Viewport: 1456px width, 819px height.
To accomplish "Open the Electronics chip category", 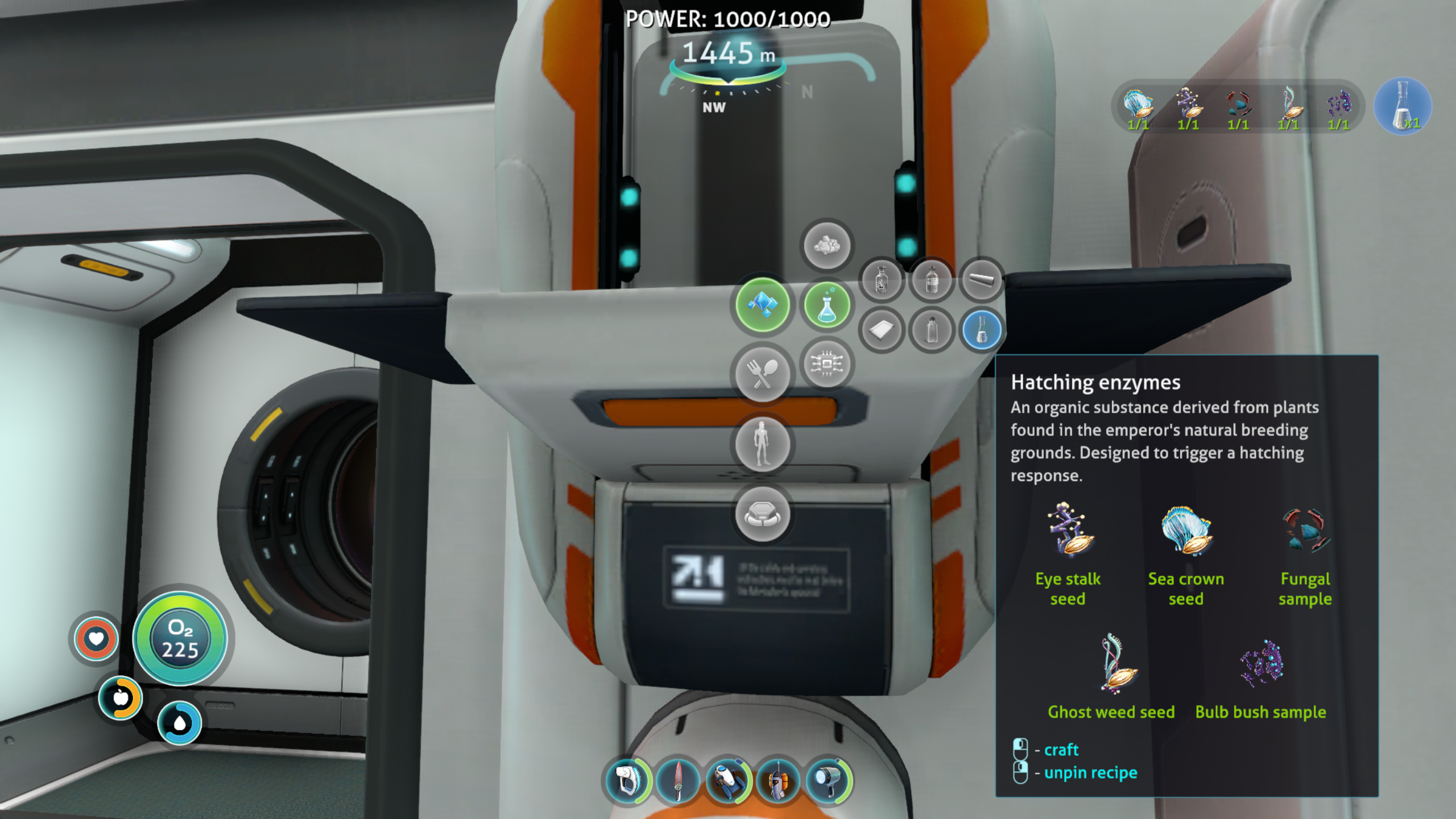I will (x=826, y=363).
